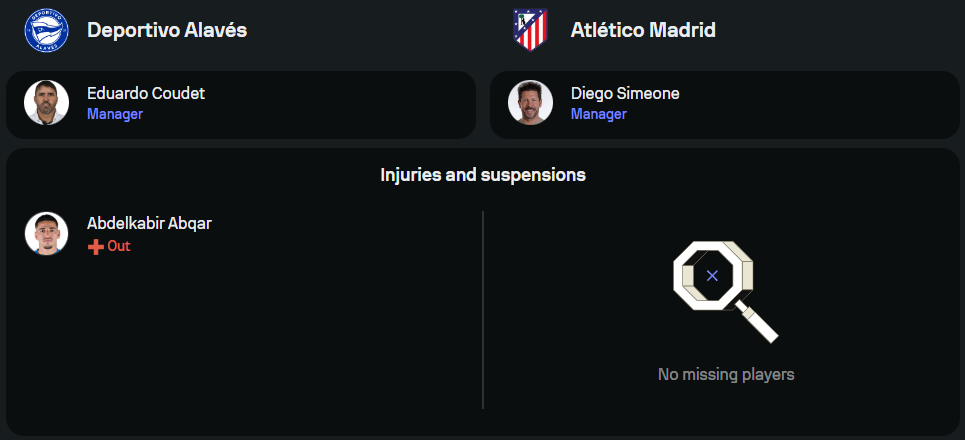Open injured player Abdelkabir Abqar's profile
Screen dimensions: 965x440
coord(149,224)
